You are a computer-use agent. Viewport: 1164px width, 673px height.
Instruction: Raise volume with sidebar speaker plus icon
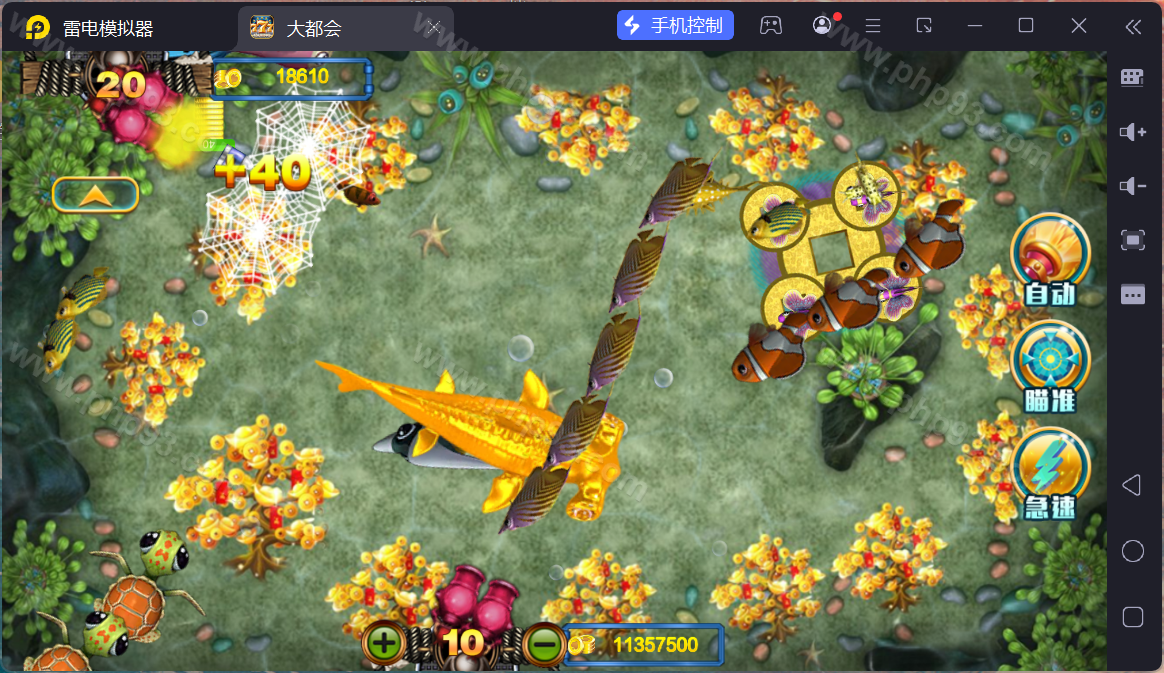[1132, 132]
